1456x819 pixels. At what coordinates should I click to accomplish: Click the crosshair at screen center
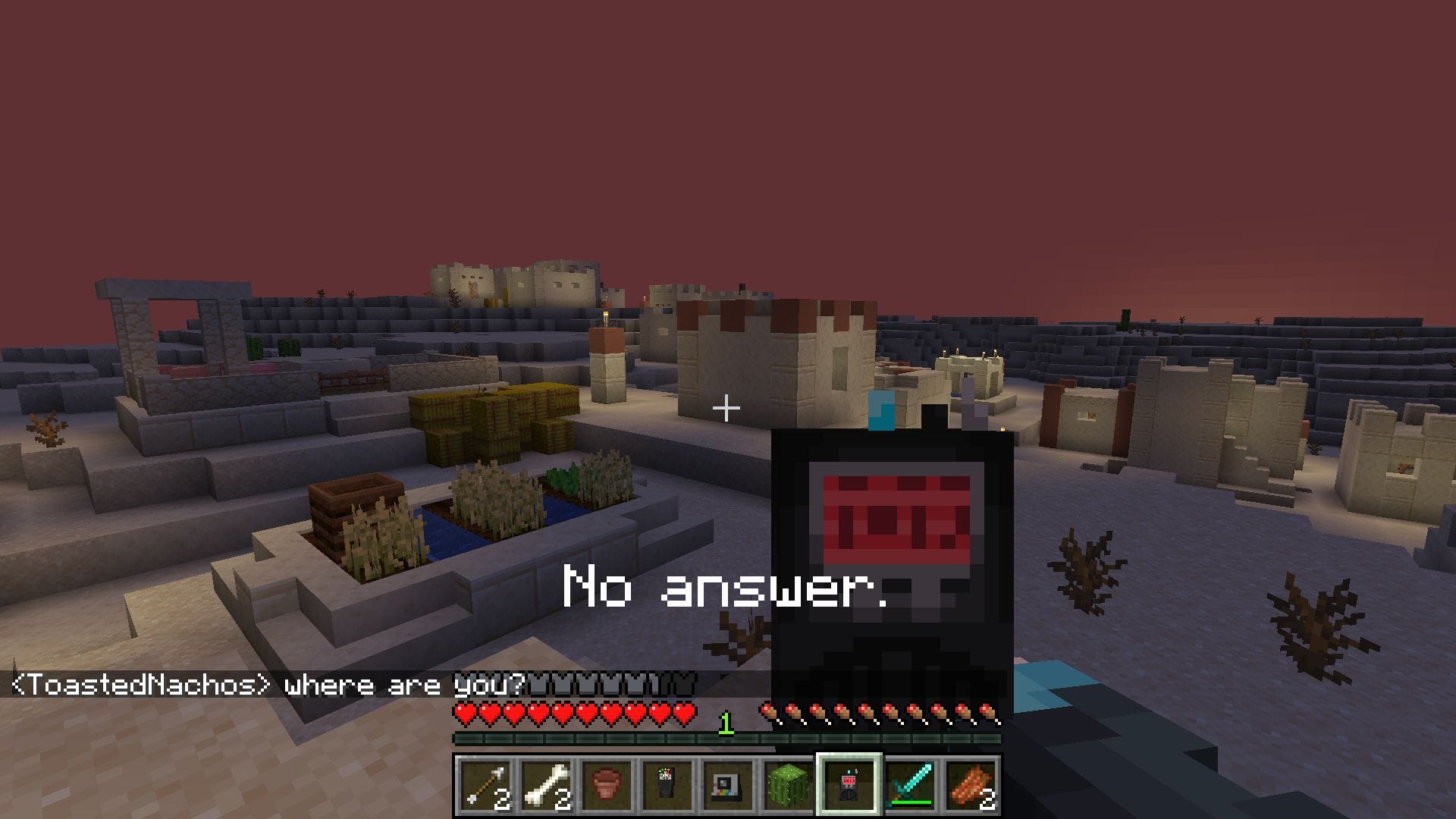[x=726, y=408]
